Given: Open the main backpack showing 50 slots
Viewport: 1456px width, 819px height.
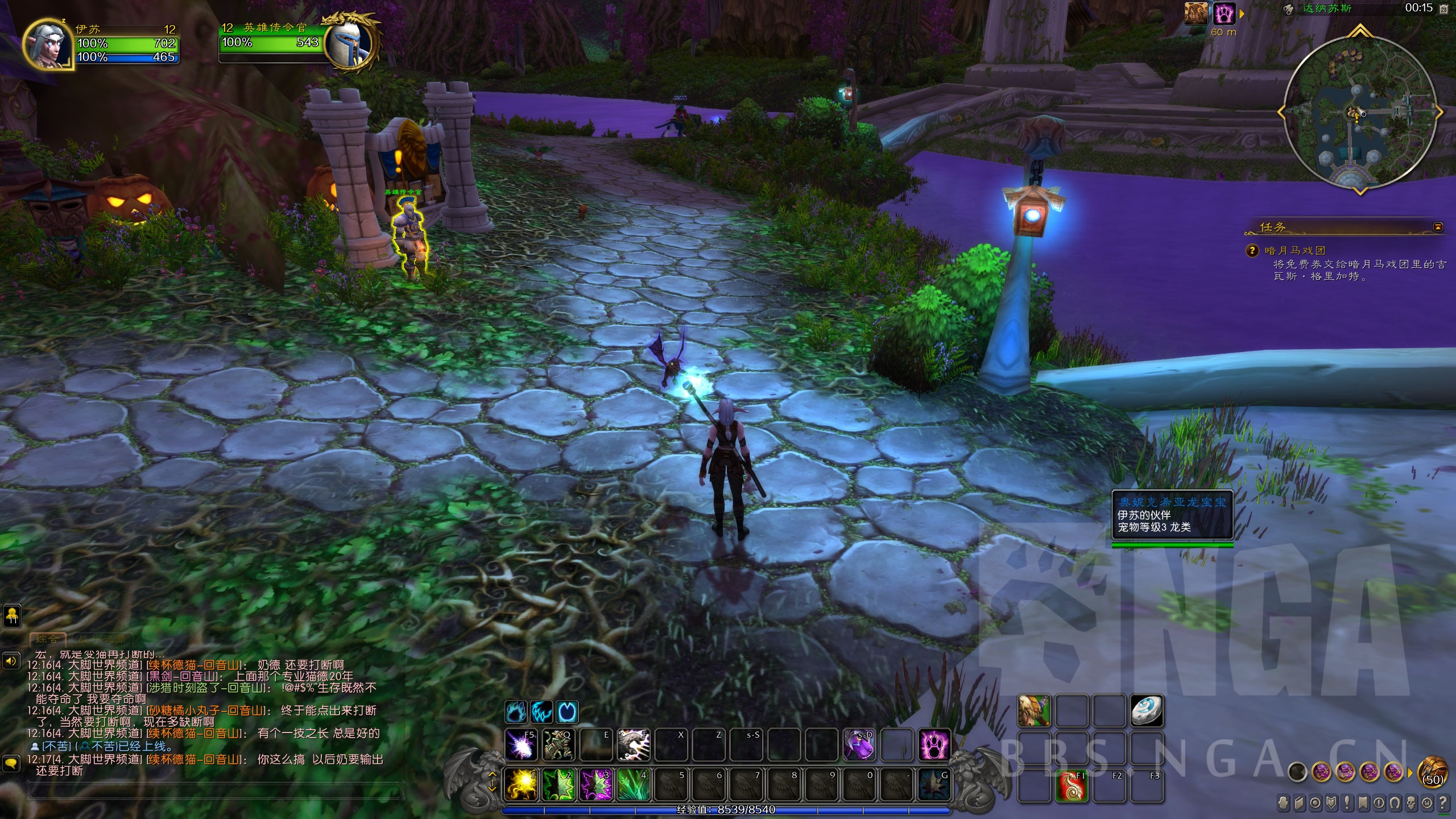Looking at the screenshot, I should (1433, 772).
